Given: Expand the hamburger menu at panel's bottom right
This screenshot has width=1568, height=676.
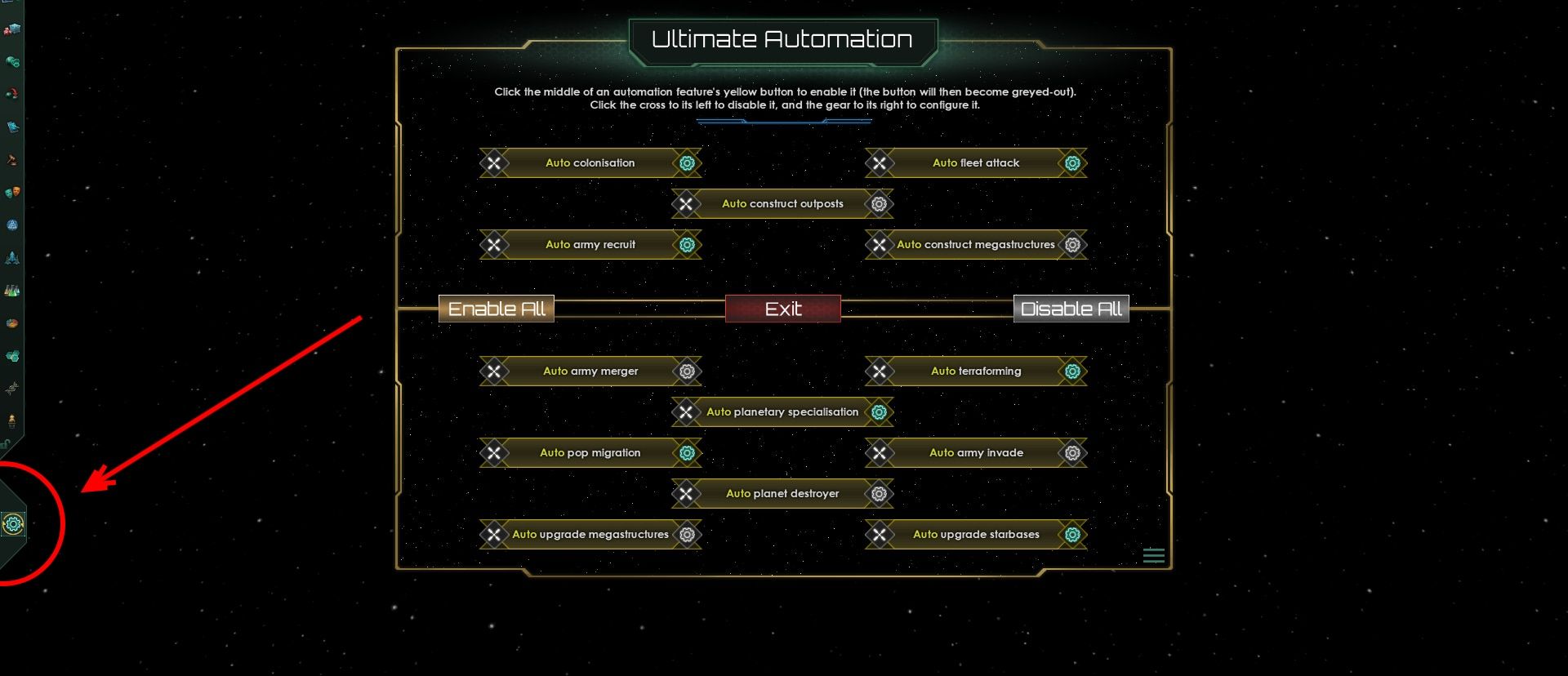Looking at the screenshot, I should click(1154, 555).
